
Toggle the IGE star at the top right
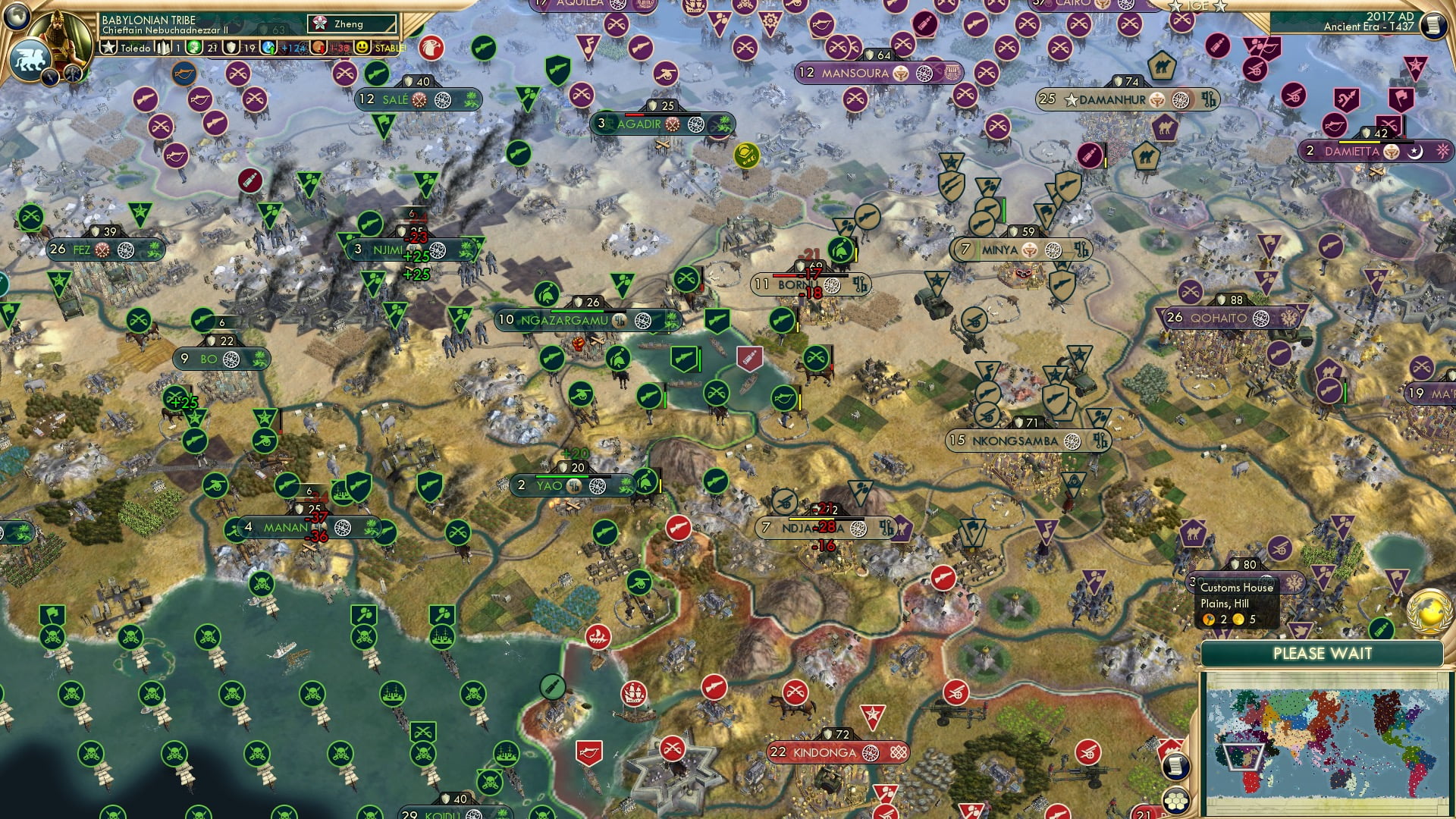(x=1174, y=7)
